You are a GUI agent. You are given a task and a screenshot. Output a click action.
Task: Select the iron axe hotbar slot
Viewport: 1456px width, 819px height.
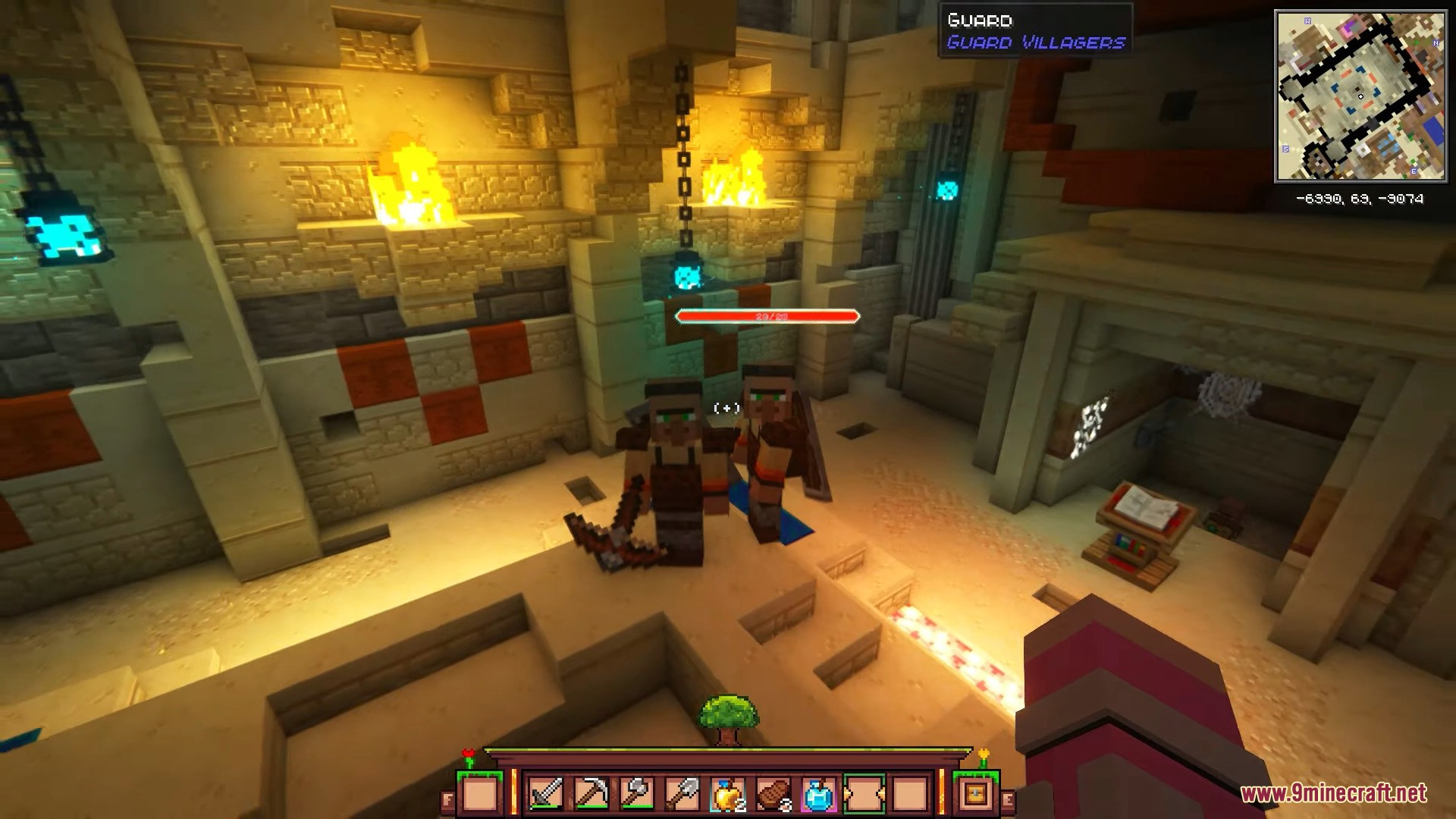637,794
